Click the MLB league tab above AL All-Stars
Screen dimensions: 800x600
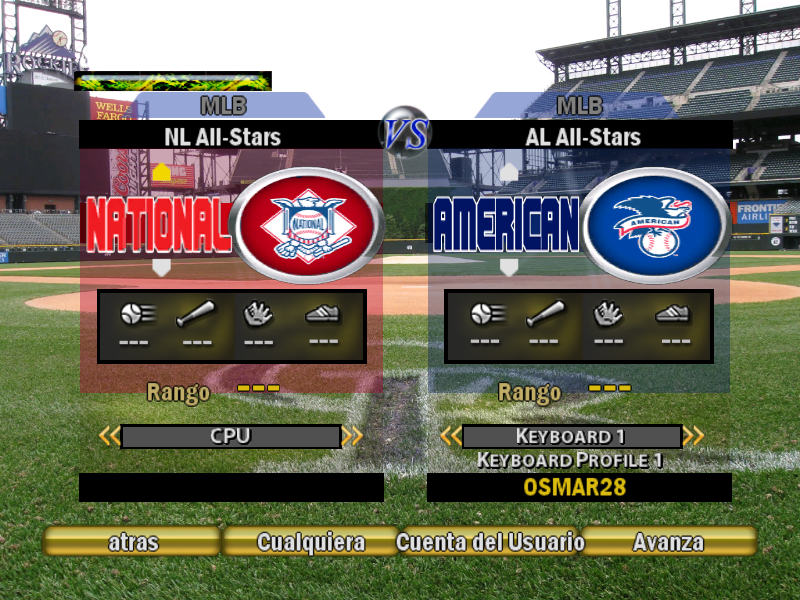coord(579,105)
